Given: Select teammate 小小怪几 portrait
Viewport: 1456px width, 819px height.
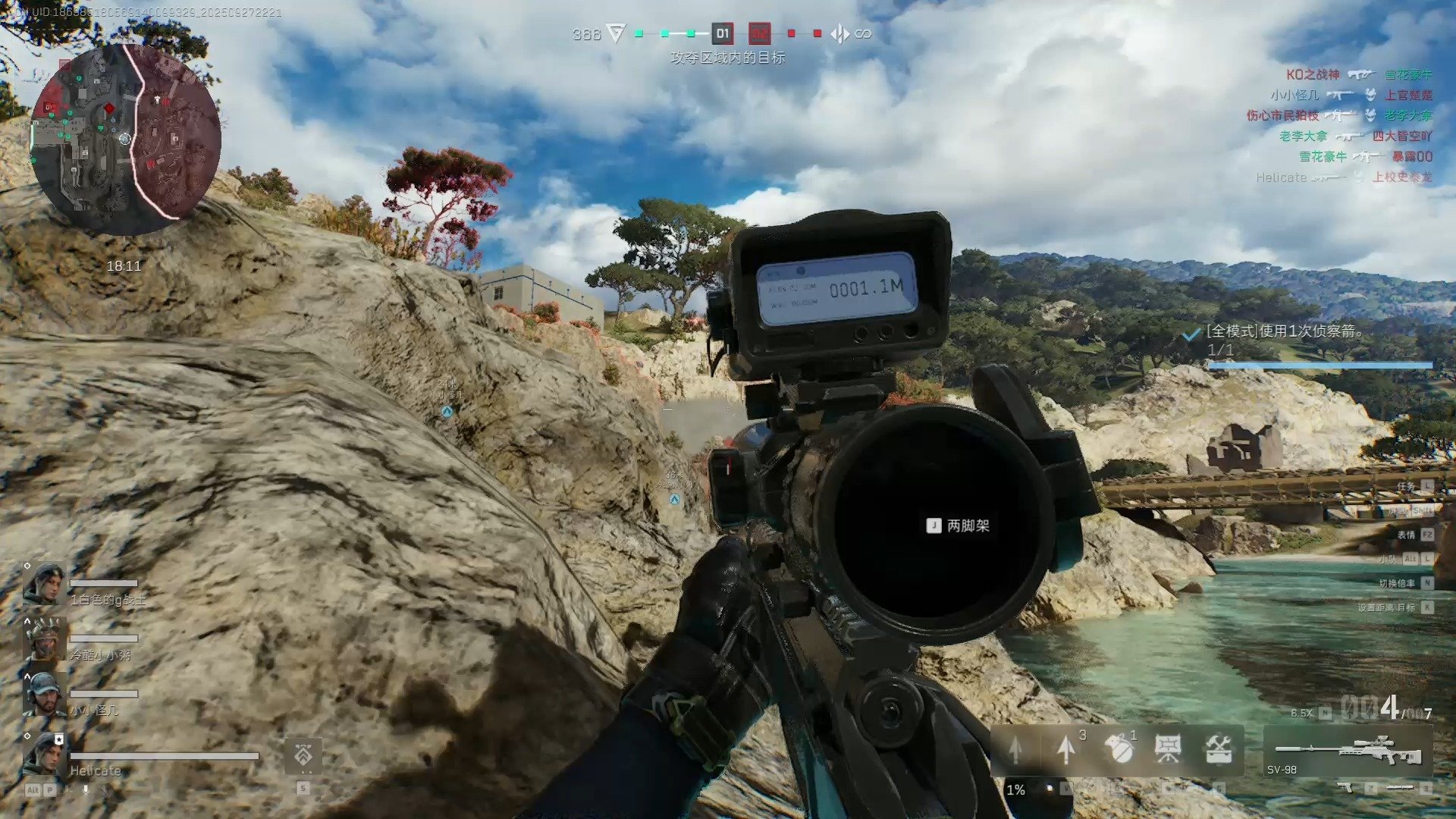Looking at the screenshot, I should tap(44, 694).
